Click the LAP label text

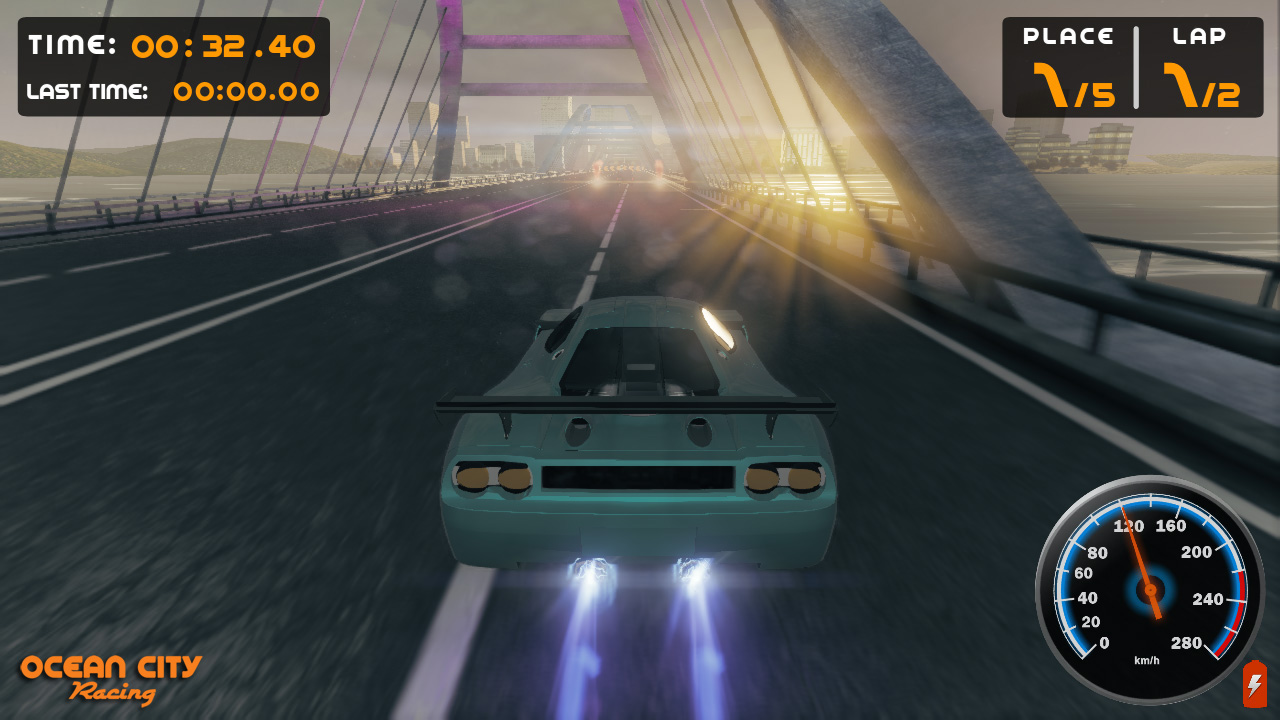(x=1199, y=34)
